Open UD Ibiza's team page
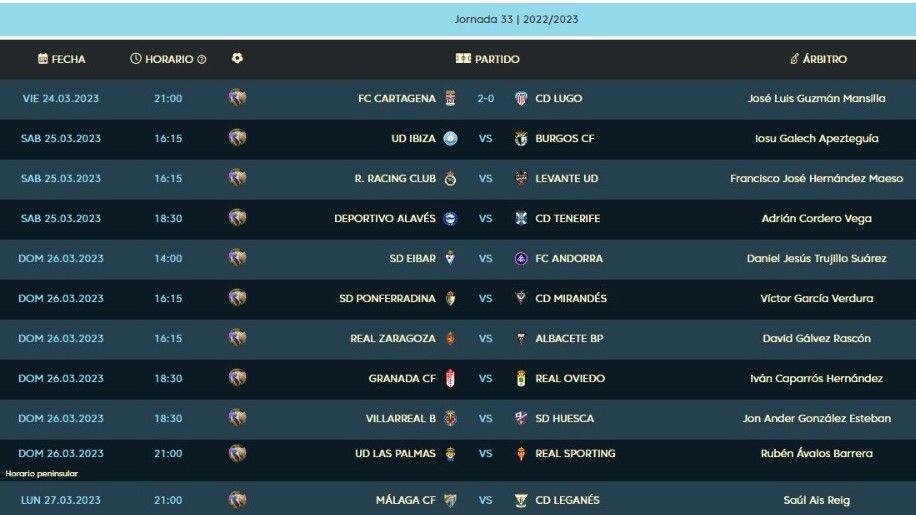This screenshot has height=515, width=916. pyautogui.click(x=413, y=138)
